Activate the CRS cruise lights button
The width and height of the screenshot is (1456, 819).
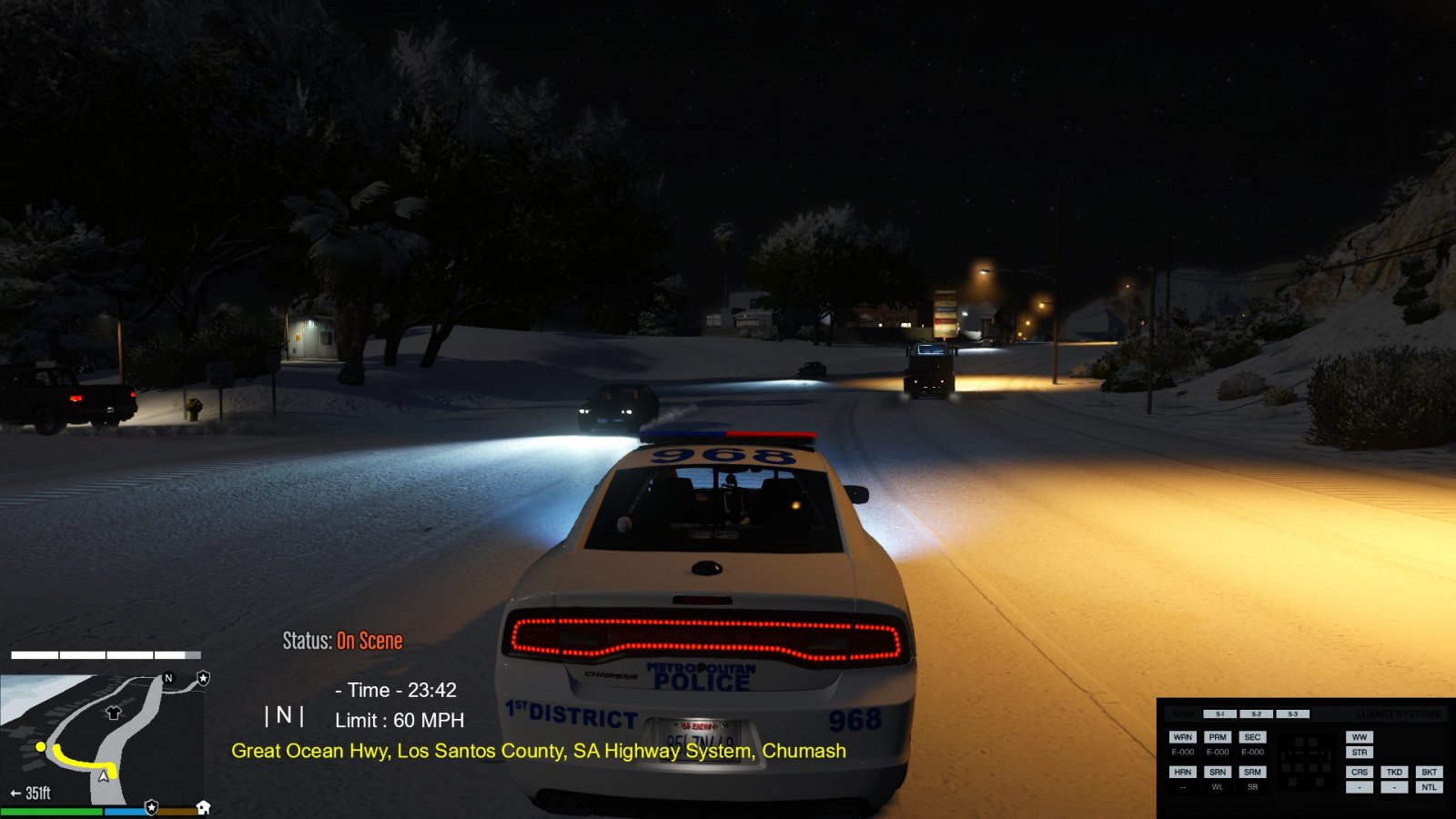coord(1360,772)
